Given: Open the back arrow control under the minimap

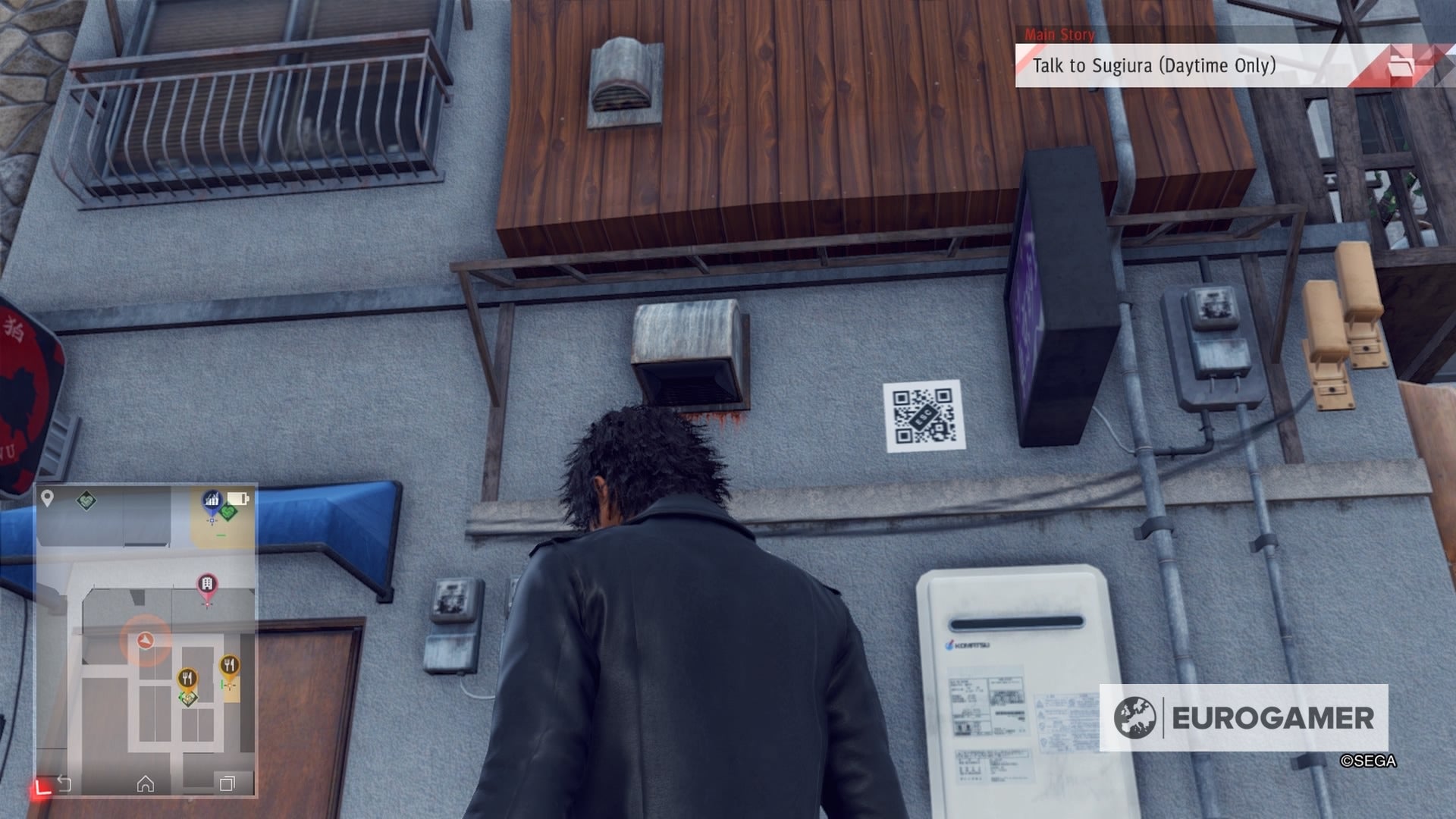Looking at the screenshot, I should pyautogui.click(x=65, y=783).
